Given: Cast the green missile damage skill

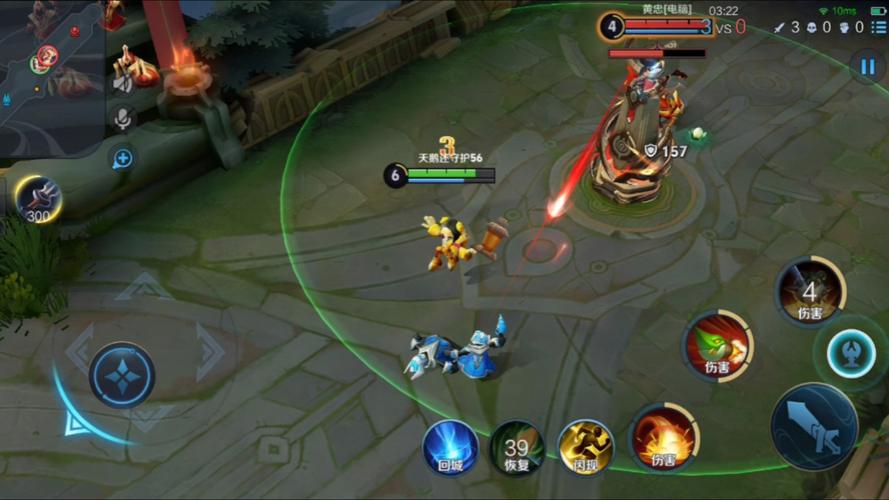Looking at the screenshot, I should [x=718, y=345].
